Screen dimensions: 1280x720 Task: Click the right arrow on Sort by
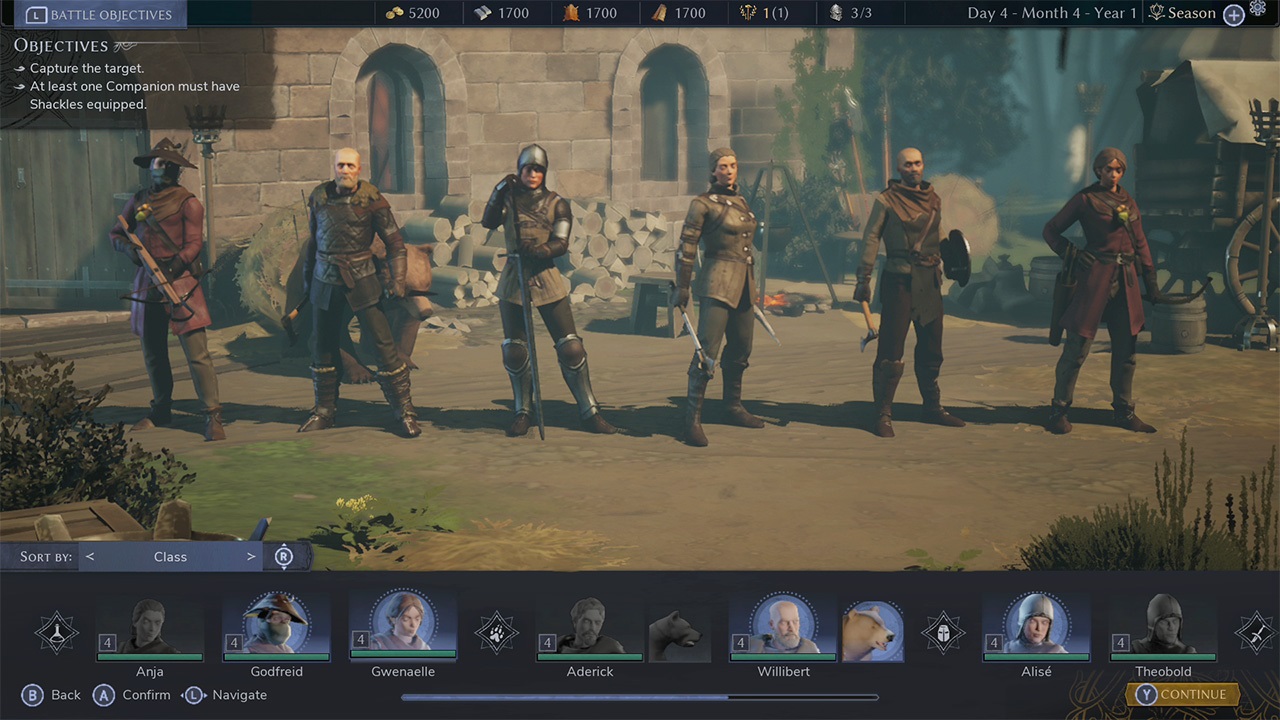[251, 556]
